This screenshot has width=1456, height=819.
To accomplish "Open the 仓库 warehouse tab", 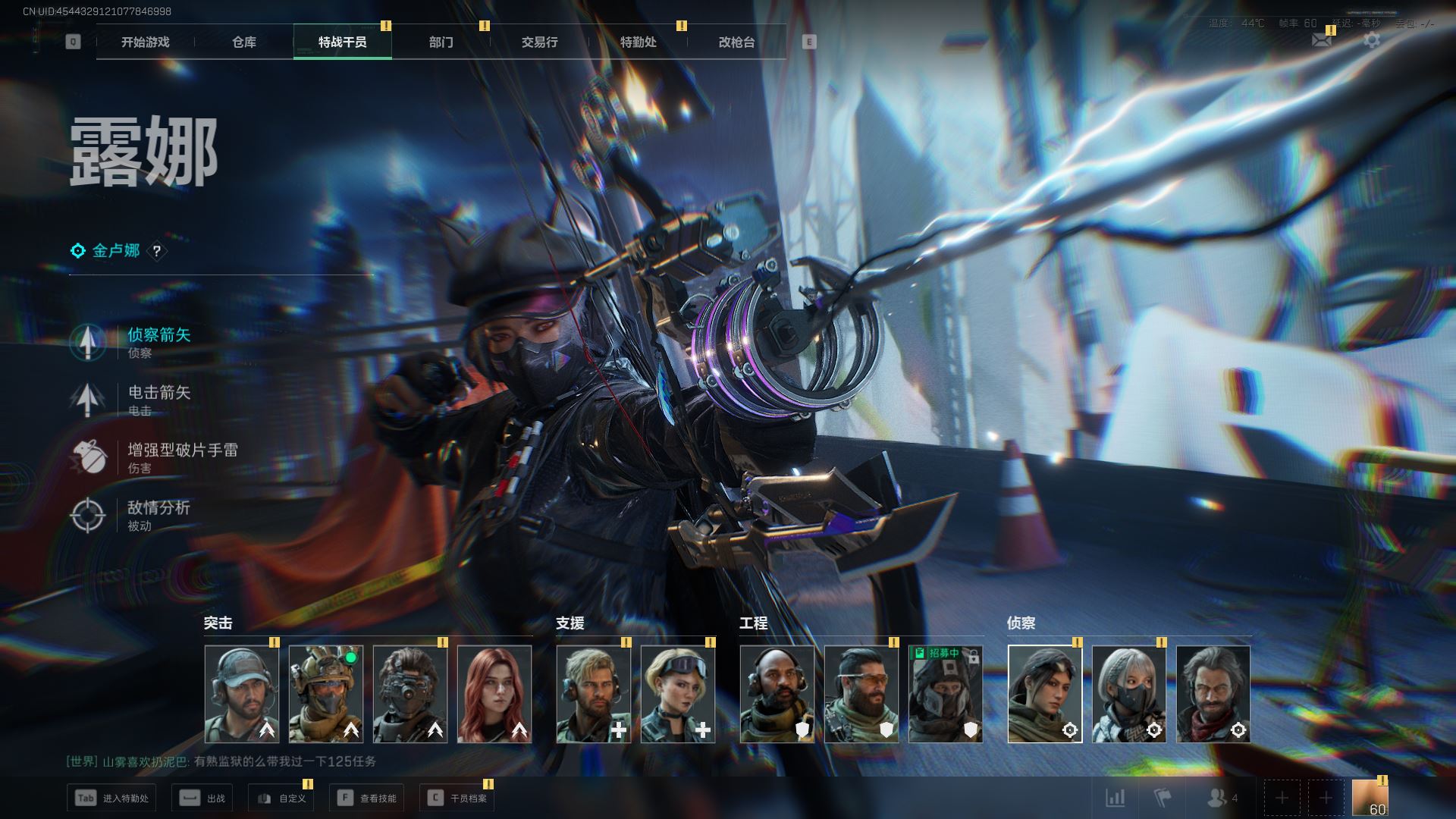I will pos(244,42).
